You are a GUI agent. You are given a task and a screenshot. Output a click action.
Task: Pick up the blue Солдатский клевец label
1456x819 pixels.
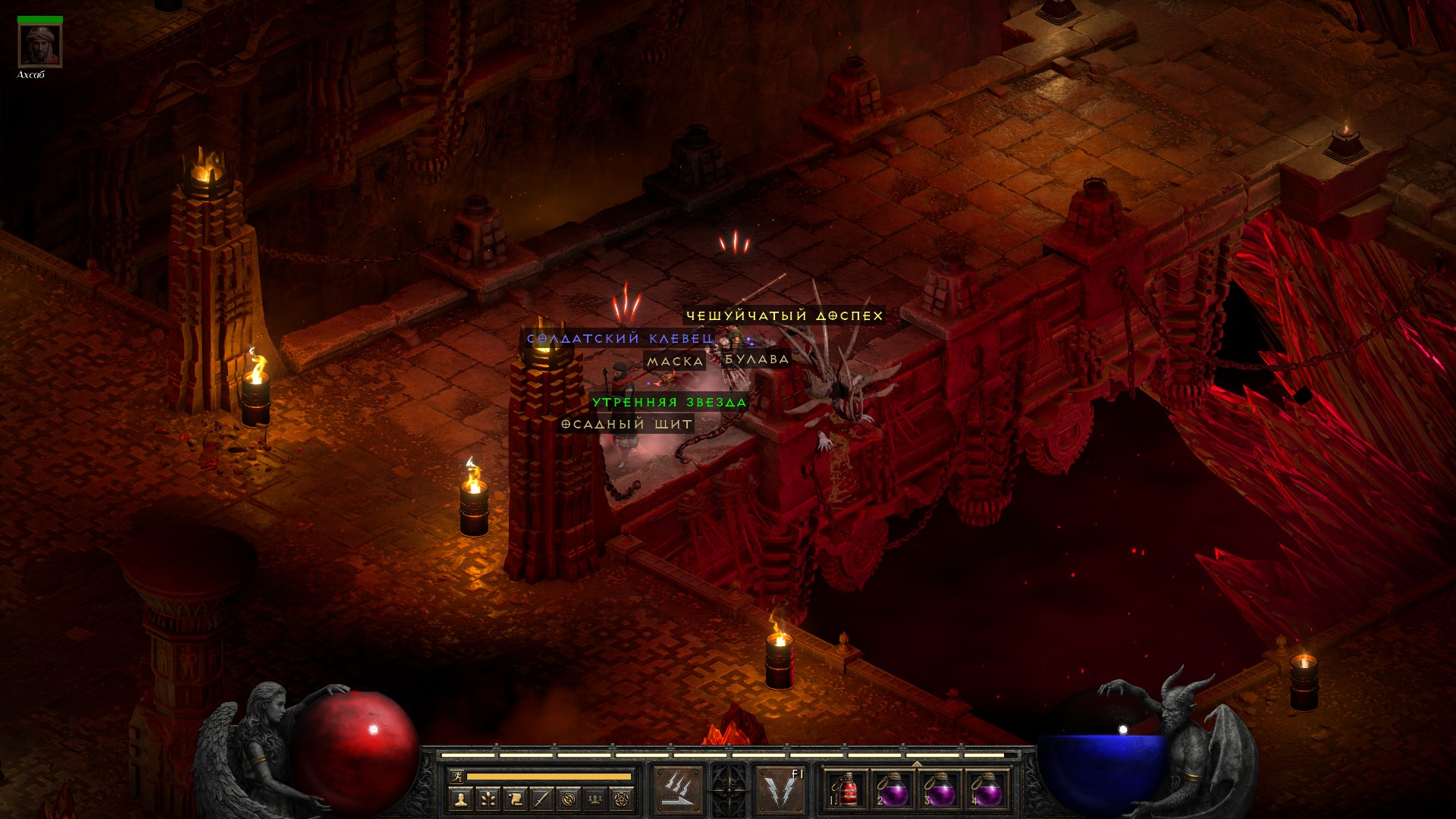coord(620,339)
